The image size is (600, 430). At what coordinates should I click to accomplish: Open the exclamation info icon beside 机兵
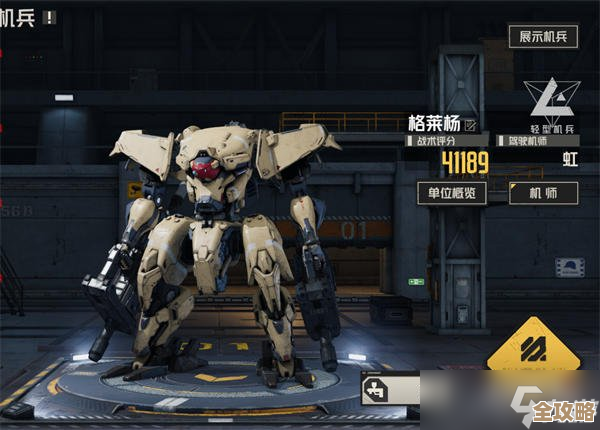point(50,17)
